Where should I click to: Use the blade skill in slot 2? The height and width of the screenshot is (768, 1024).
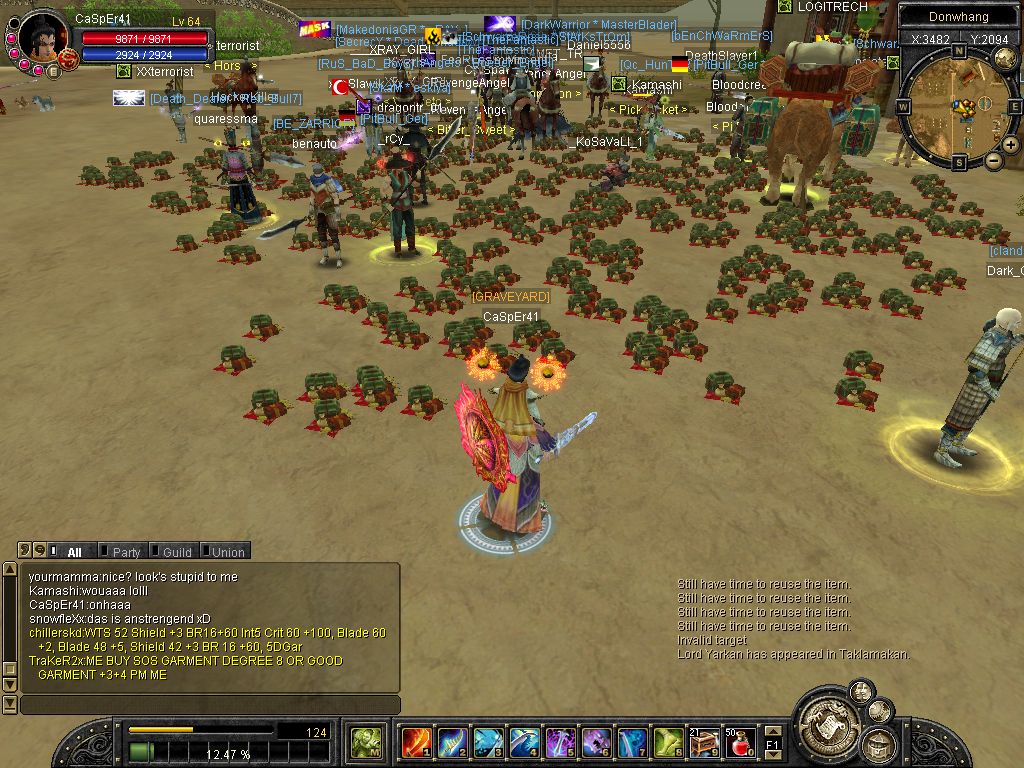[x=452, y=743]
